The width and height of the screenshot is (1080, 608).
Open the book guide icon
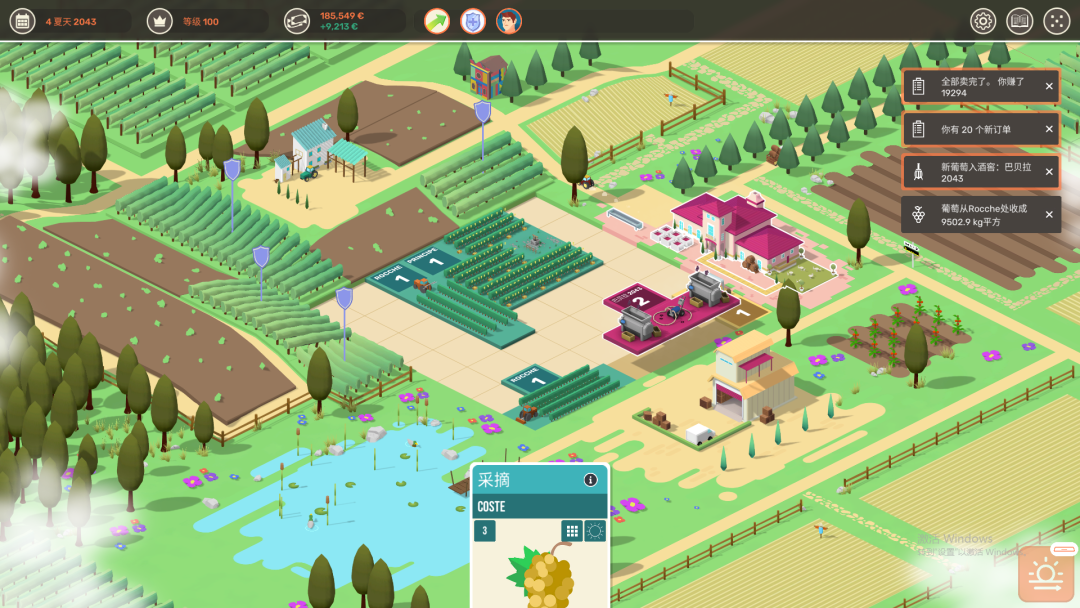tap(1019, 21)
